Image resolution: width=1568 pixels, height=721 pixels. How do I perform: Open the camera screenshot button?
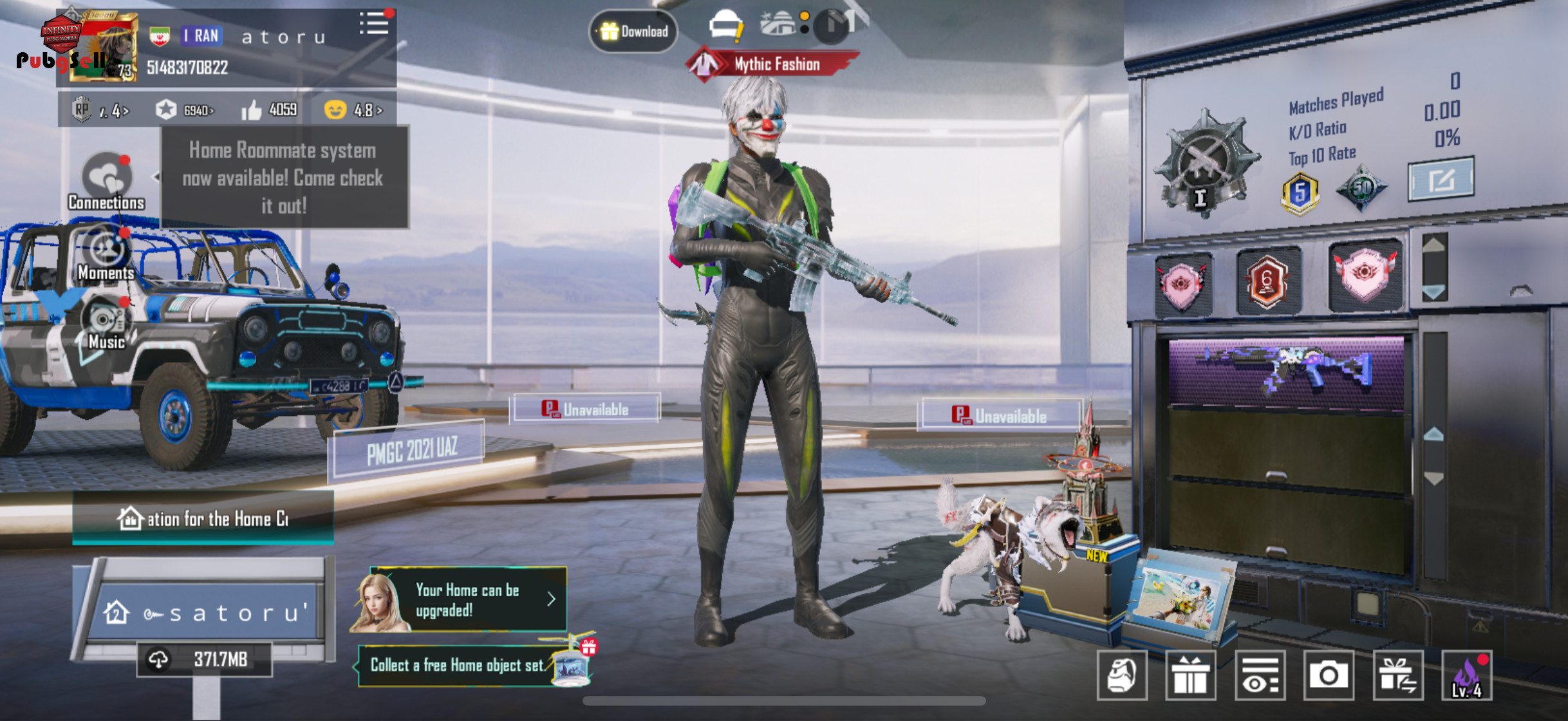[1329, 675]
